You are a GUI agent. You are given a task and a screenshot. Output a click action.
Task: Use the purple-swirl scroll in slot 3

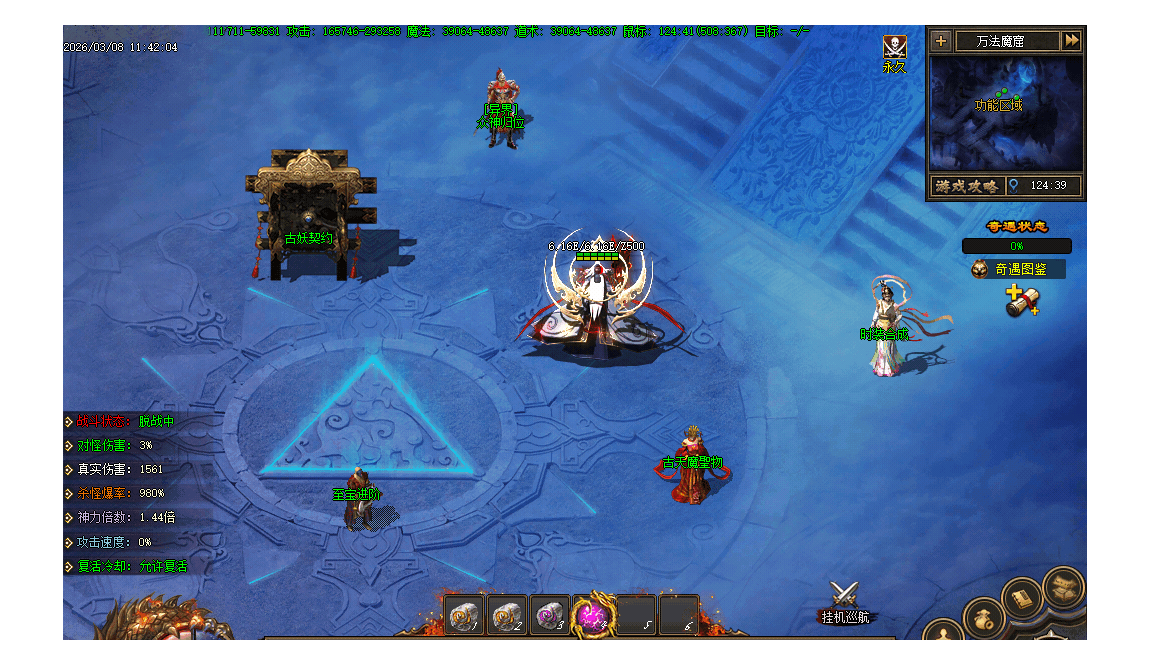click(x=549, y=615)
